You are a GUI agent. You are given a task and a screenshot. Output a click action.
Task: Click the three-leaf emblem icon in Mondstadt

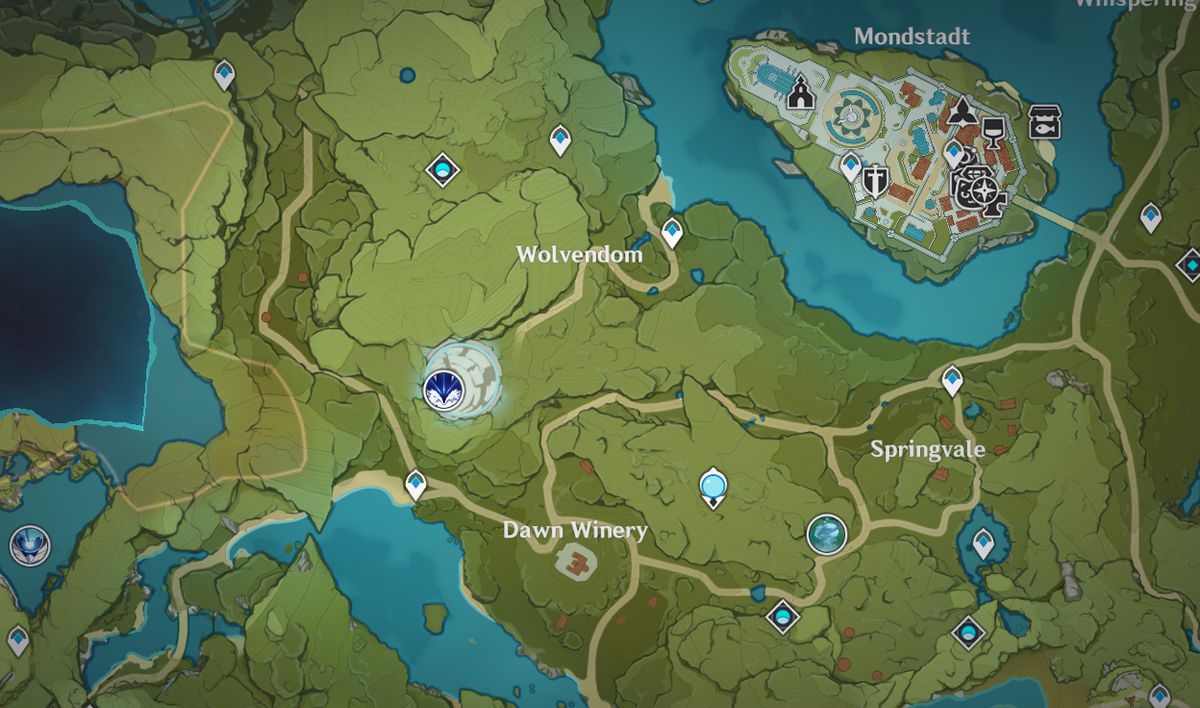coord(961,111)
